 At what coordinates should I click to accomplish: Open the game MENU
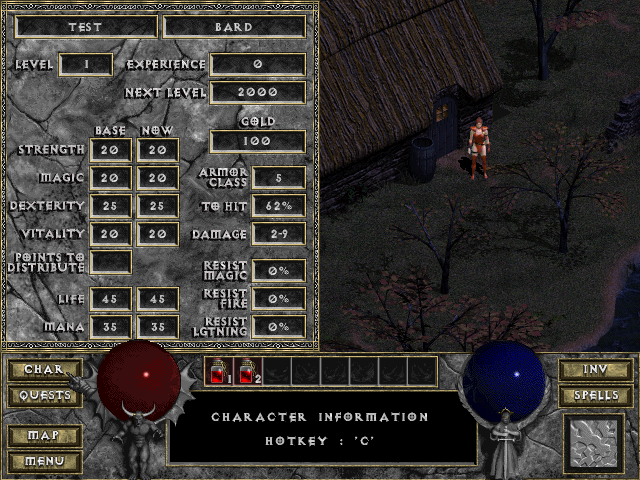coord(45,461)
